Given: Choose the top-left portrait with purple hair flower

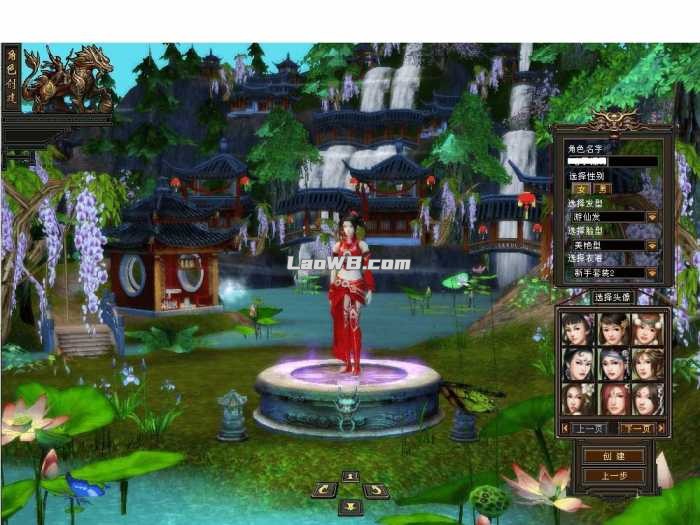Looking at the screenshot, I should [578, 330].
